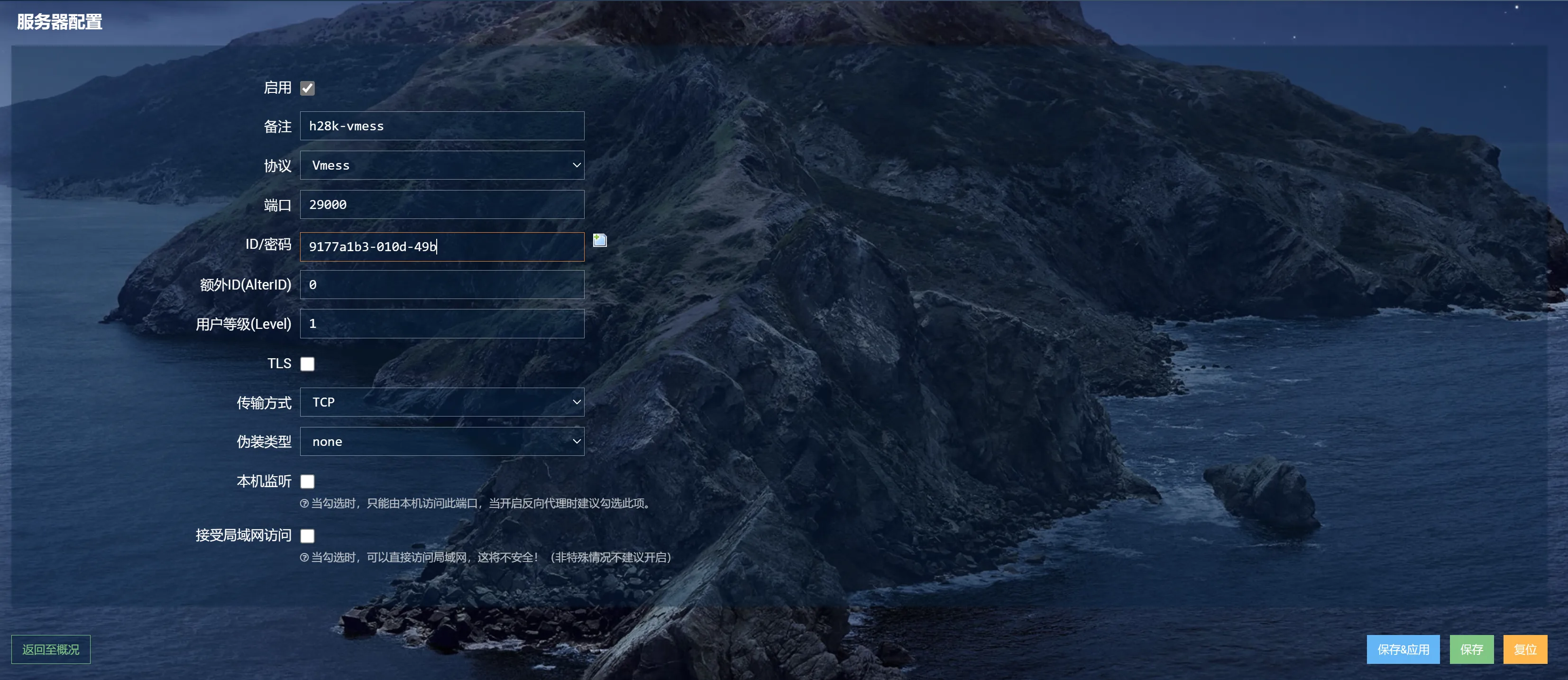Click the 备注 remark input field
Screen dimensions: 1568x680
tap(442, 126)
